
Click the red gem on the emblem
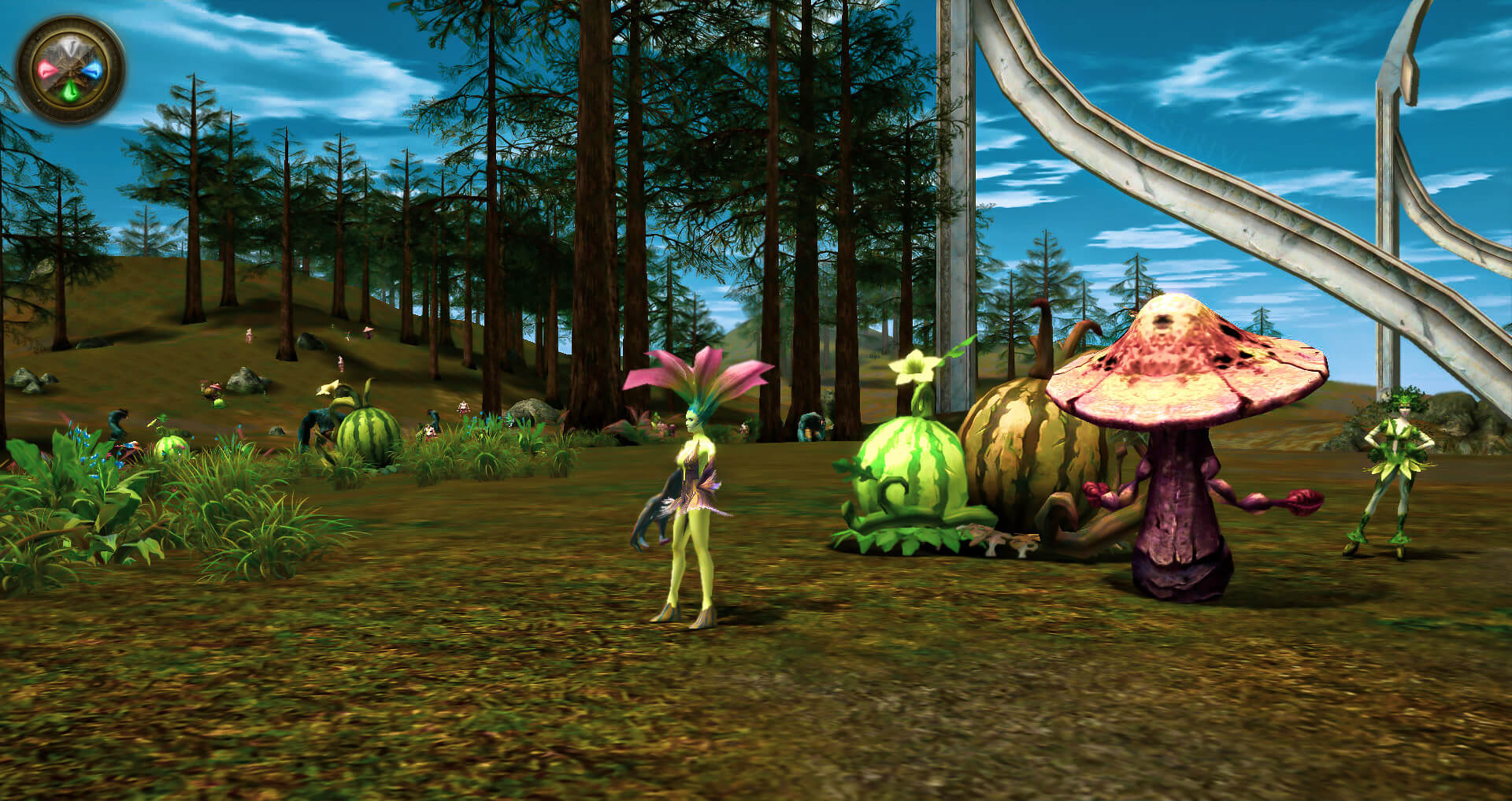(46, 69)
